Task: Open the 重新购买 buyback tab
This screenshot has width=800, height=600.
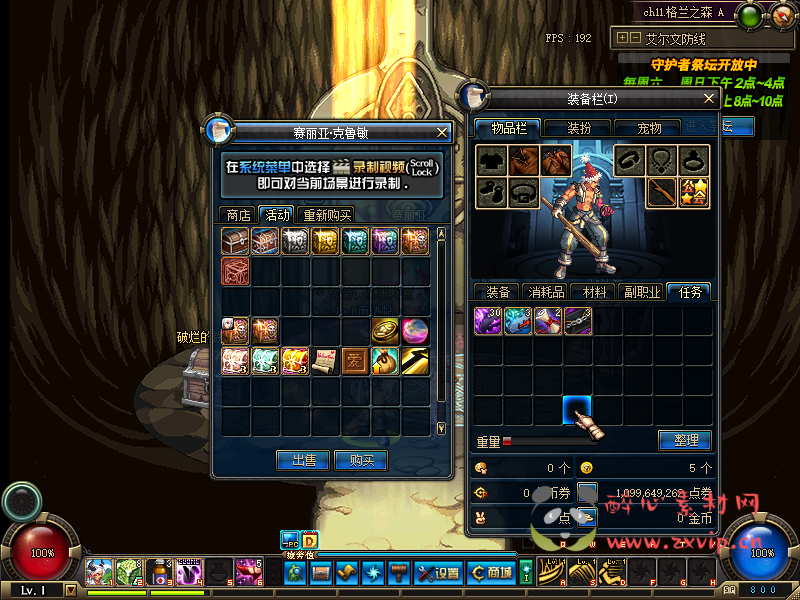Action: coord(327,215)
